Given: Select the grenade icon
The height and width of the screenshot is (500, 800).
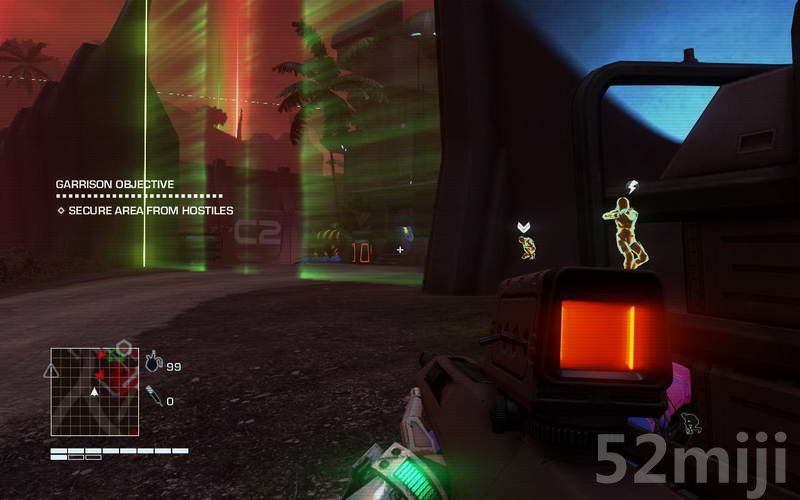Looking at the screenshot, I should (x=153, y=361).
